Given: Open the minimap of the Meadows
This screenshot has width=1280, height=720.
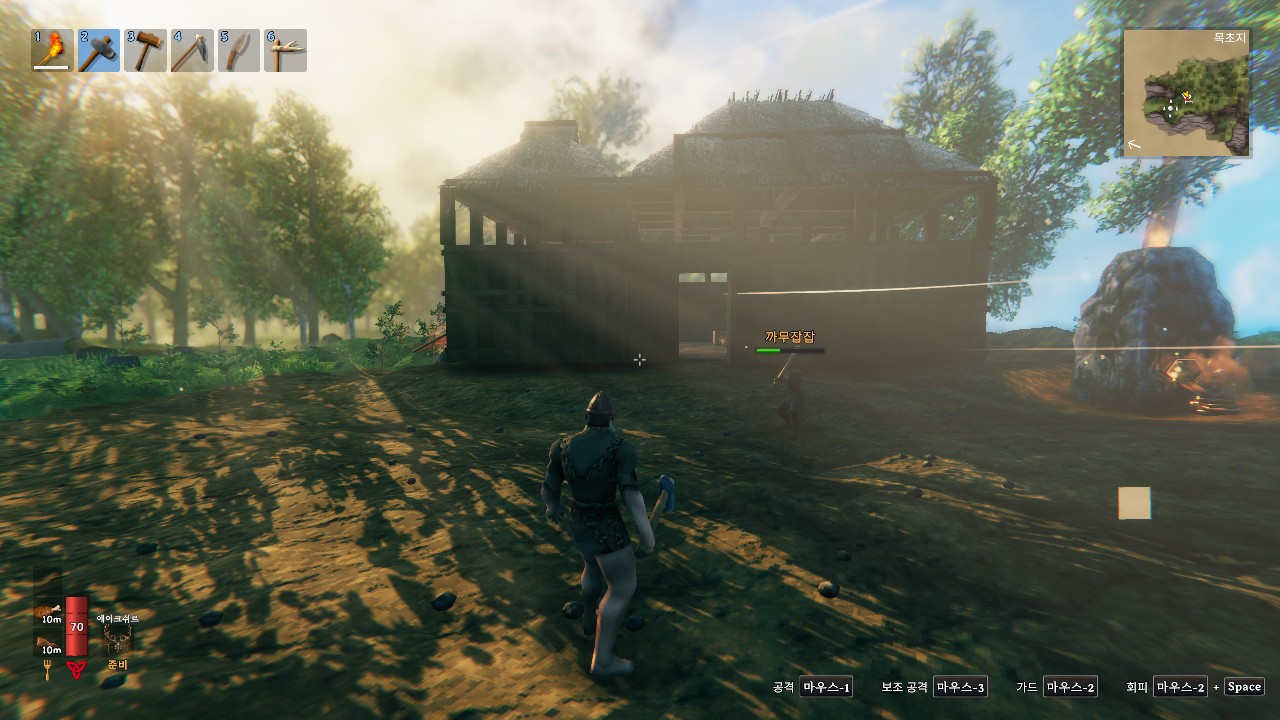Looking at the screenshot, I should 1187,93.
